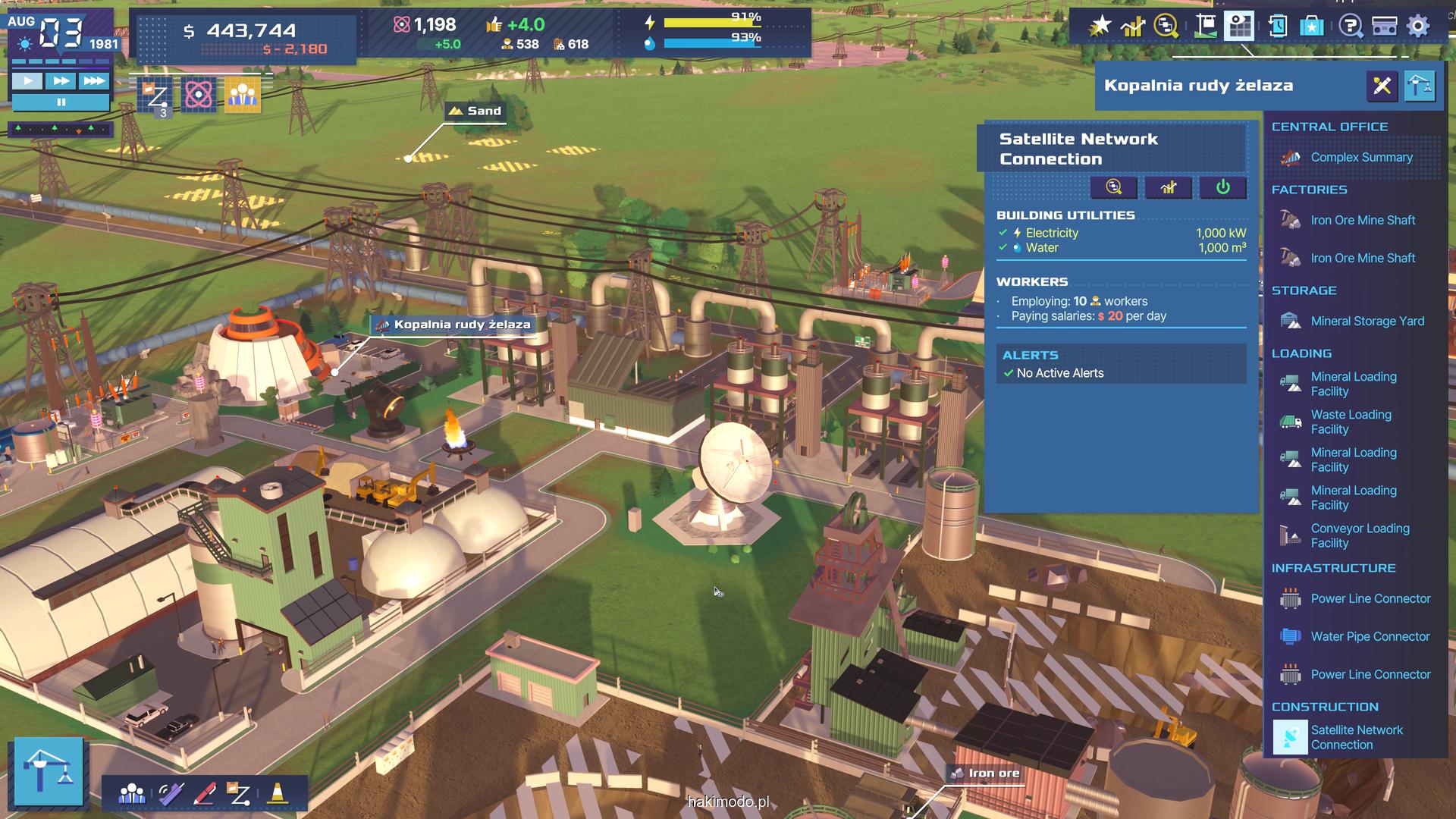This screenshot has height=819, width=1456.
Task: Pause the game simulation
Action: [x=61, y=102]
